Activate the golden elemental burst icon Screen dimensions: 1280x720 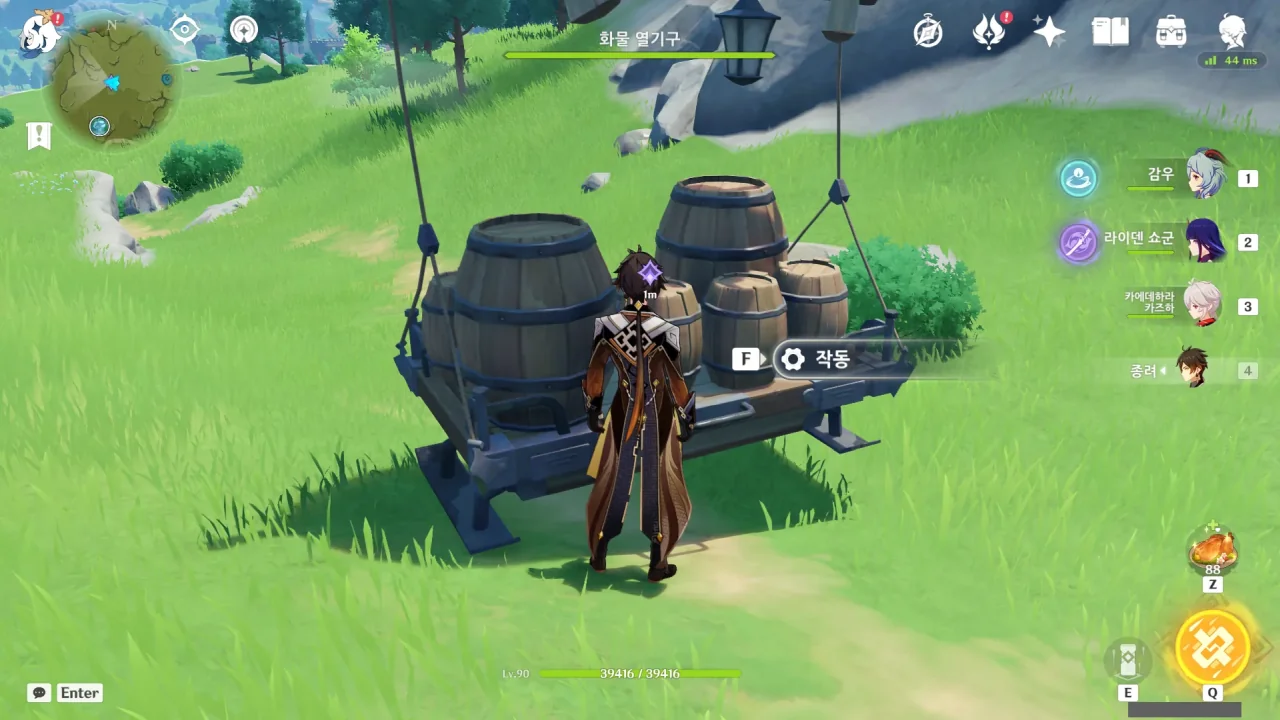(x=1212, y=646)
